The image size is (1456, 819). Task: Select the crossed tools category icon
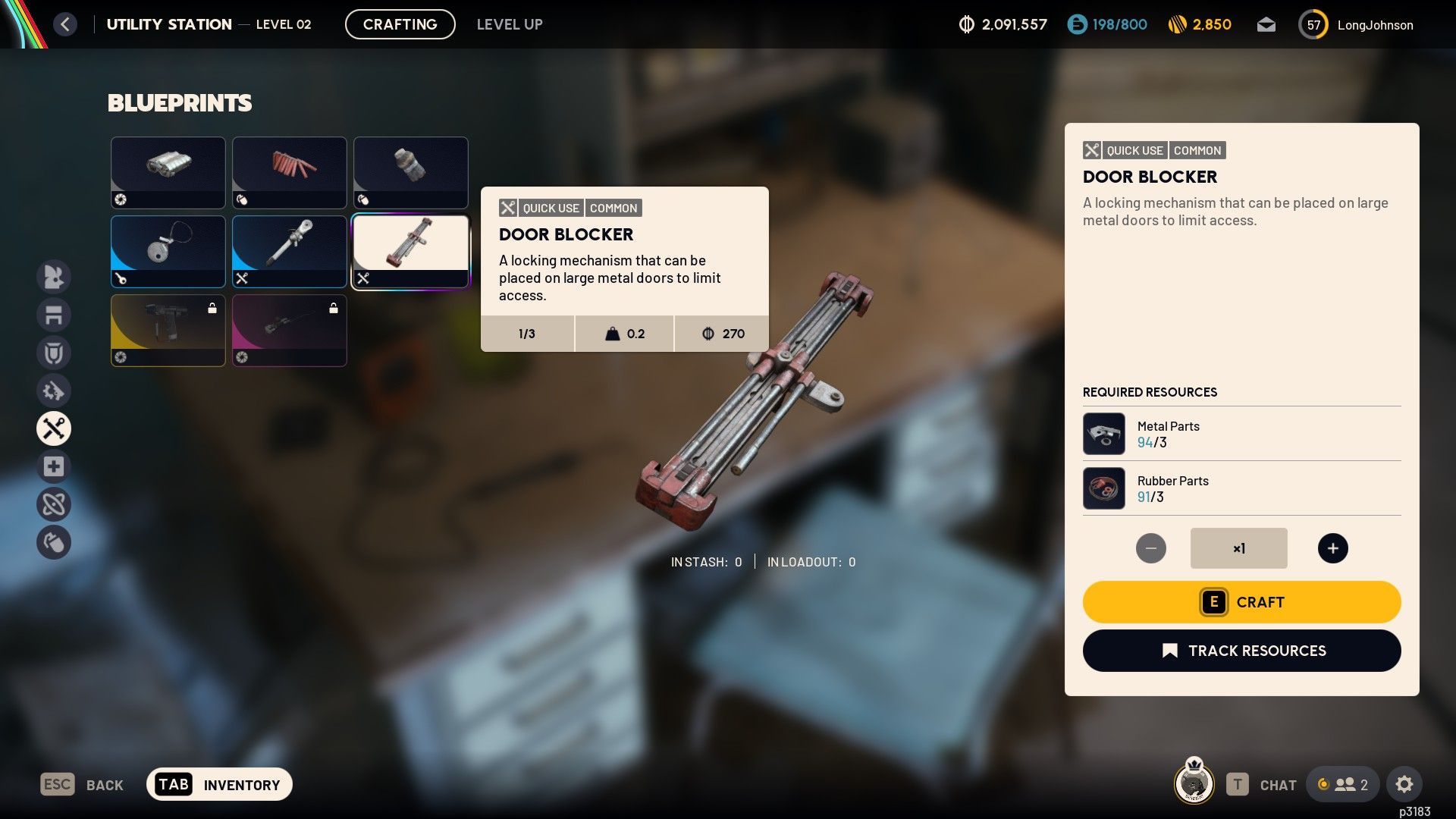tap(54, 428)
